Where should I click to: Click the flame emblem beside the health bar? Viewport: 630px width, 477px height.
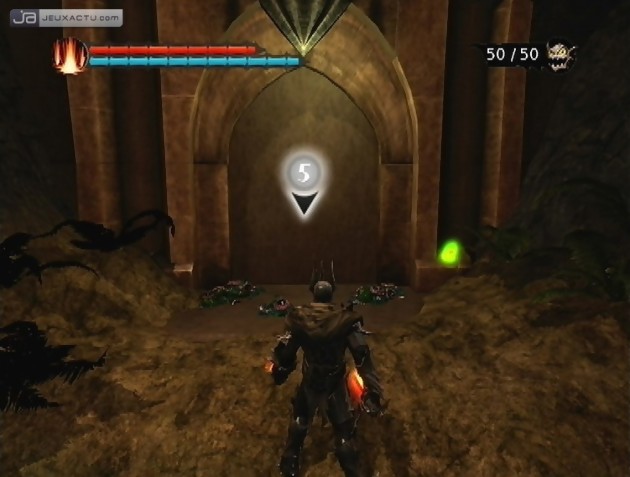point(70,56)
